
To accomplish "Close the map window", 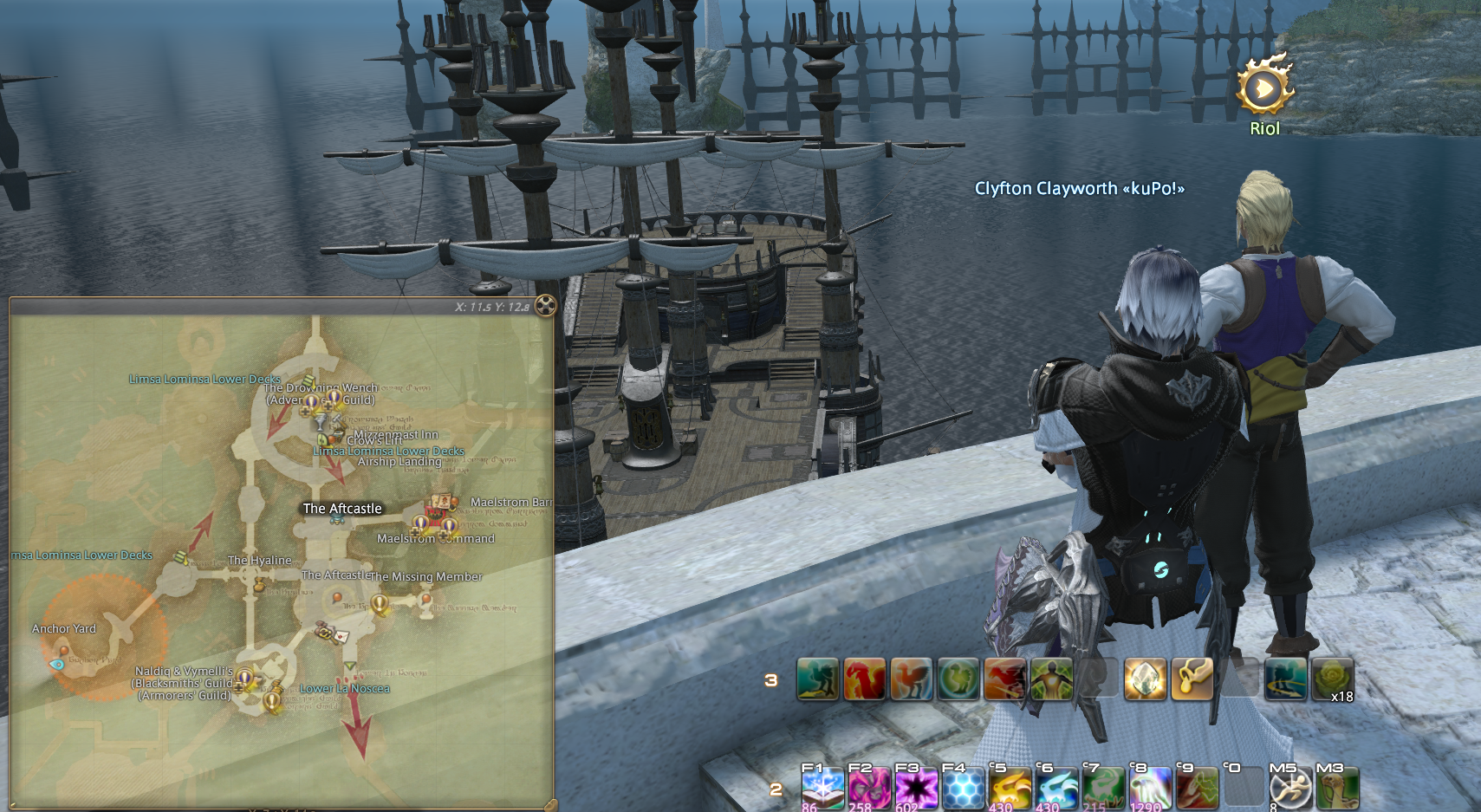I will pos(545,305).
